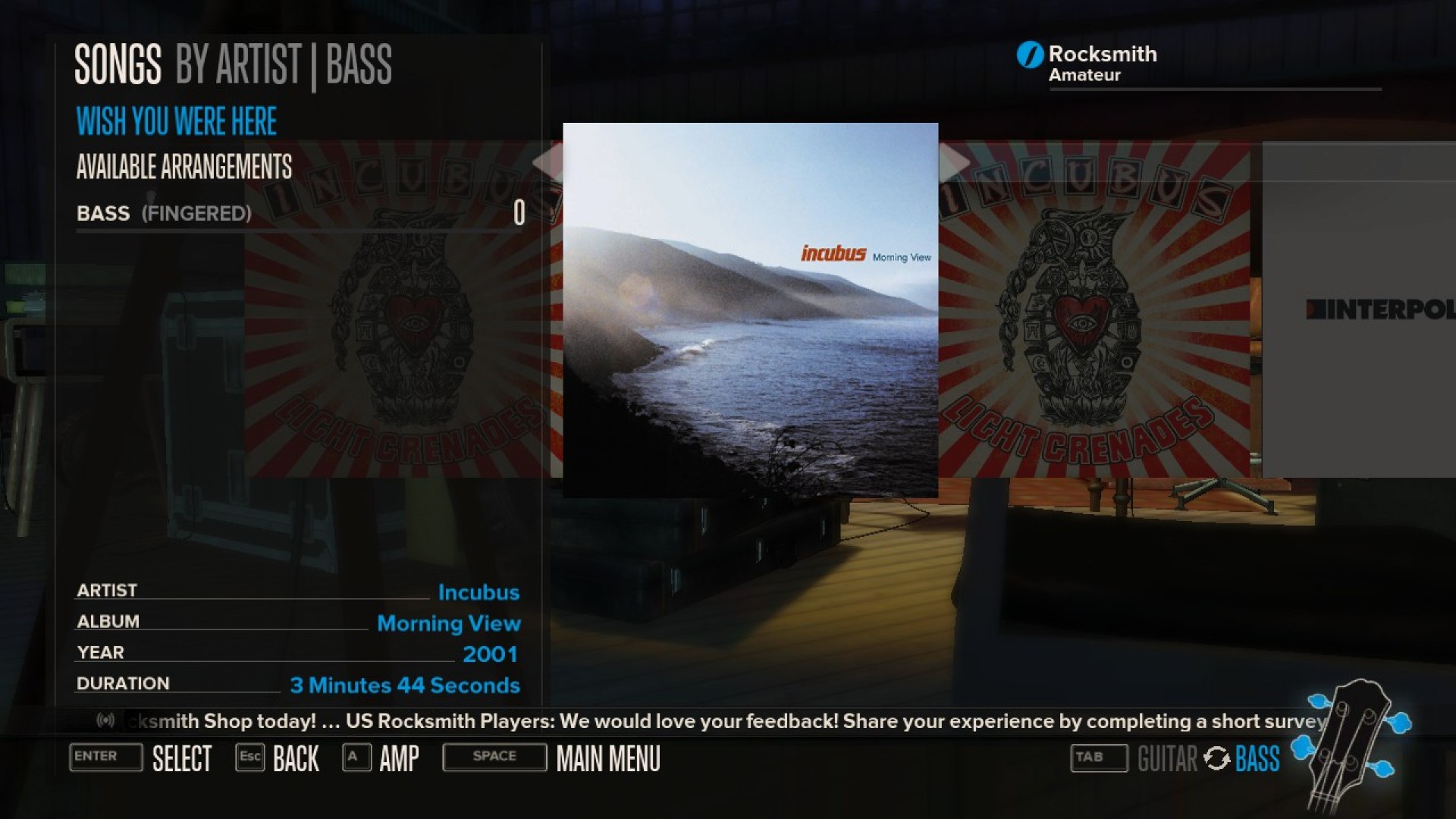This screenshot has height=819, width=1456.
Task: Click the Esc key icon beside Back
Action: pos(250,757)
